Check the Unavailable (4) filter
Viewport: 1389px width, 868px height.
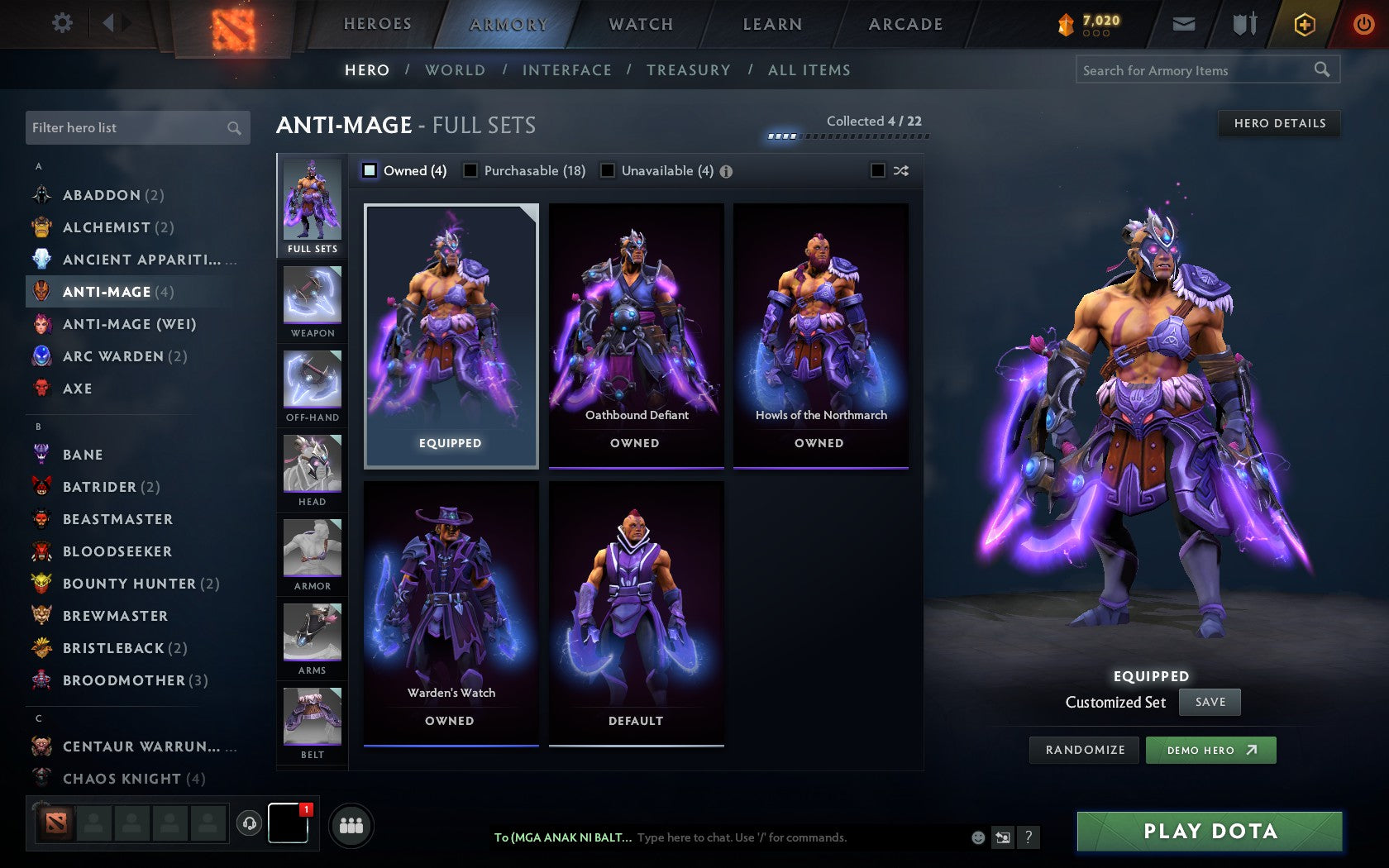point(609,171)
